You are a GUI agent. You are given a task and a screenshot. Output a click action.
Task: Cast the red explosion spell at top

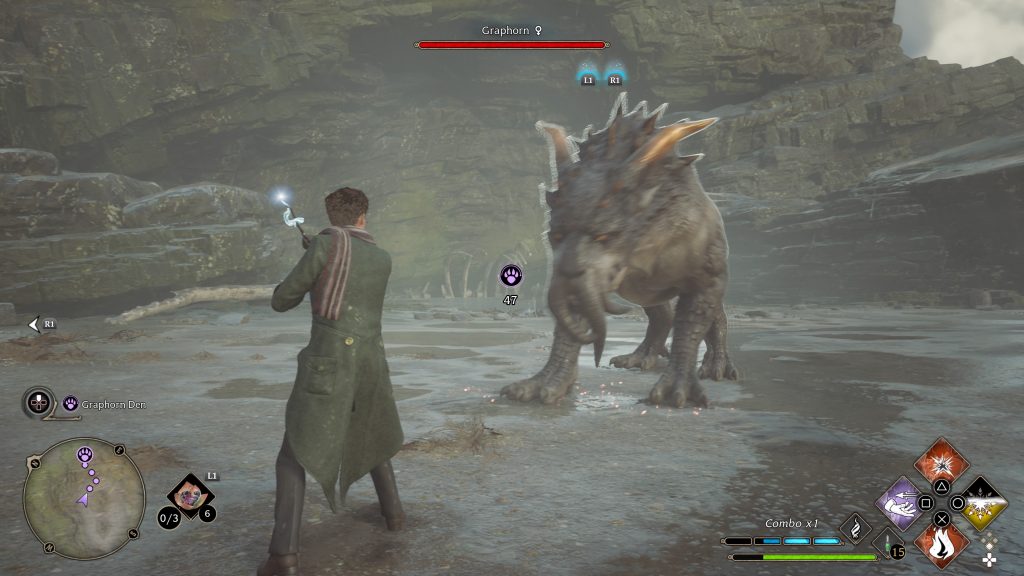(941, 461)
